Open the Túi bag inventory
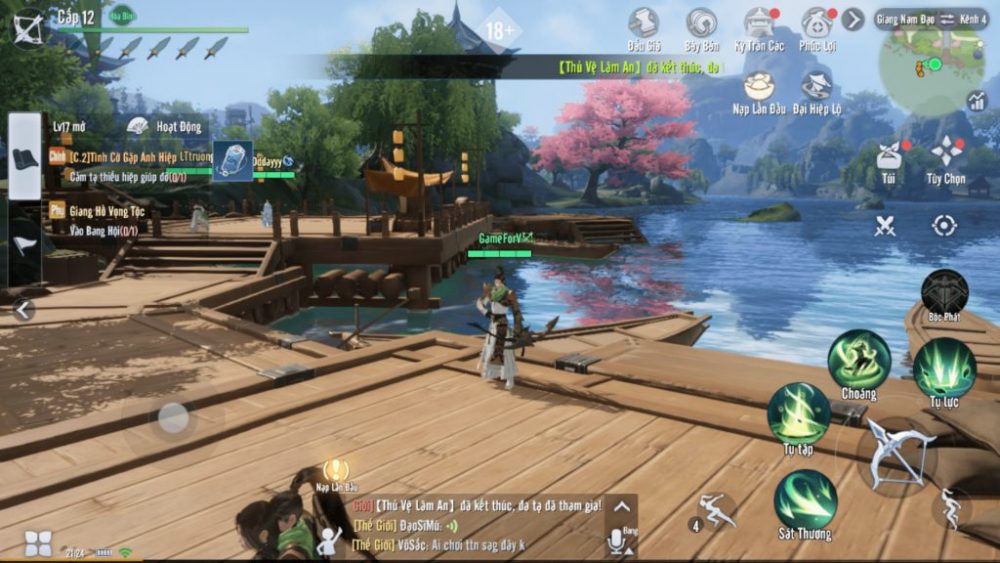This screenshot has width=1000, height=563. click(887, 155)
